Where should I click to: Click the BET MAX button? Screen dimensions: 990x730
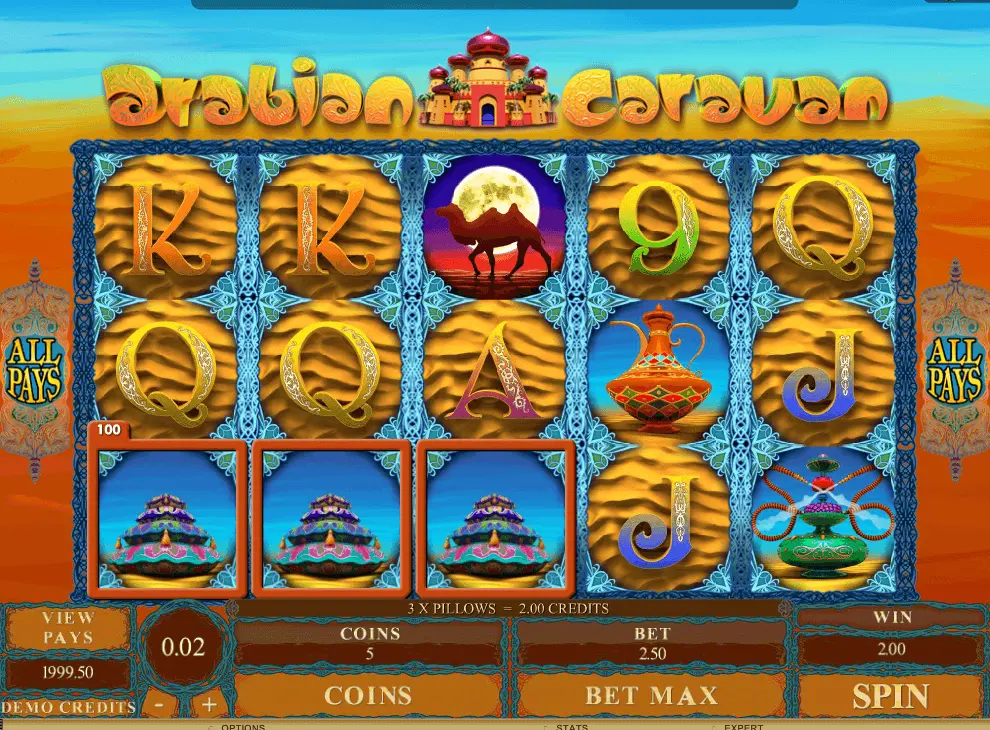tap(650, 696)
